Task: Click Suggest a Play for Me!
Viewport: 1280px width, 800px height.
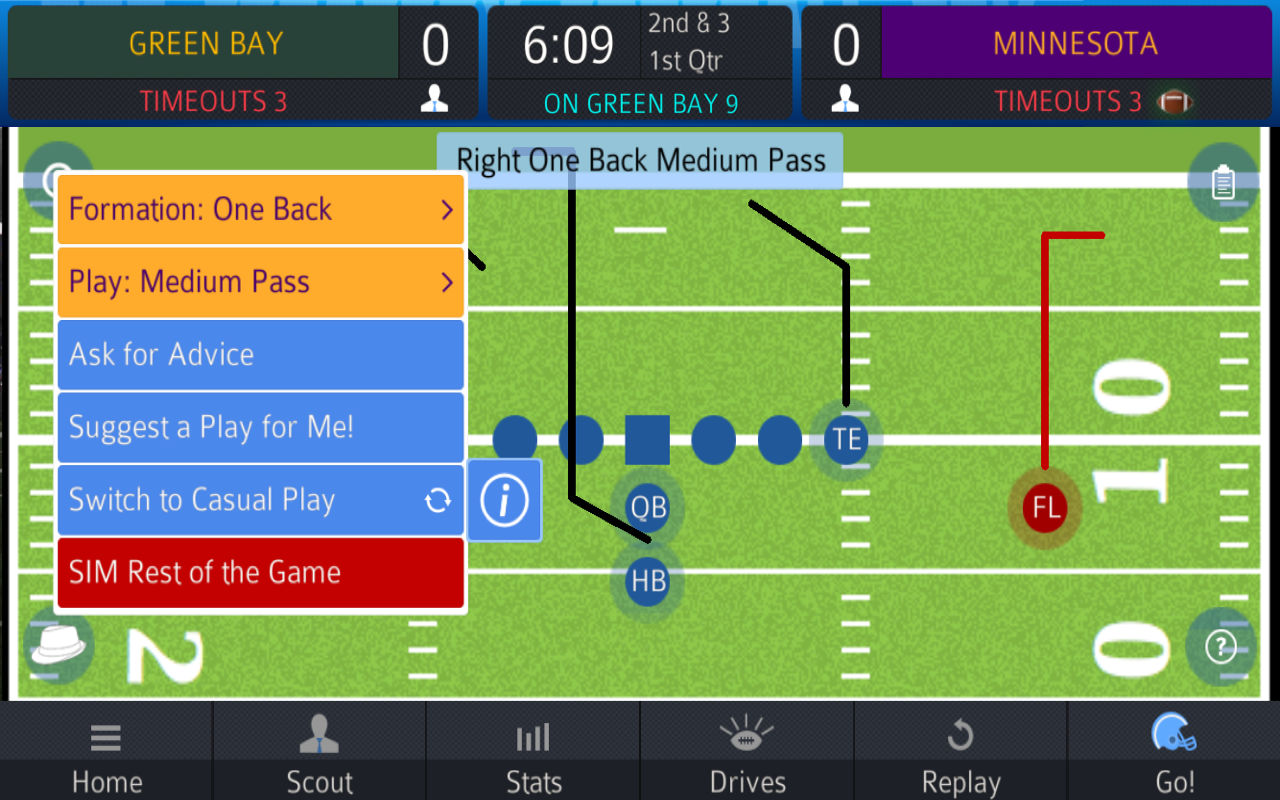Action: tap(260, 427)
